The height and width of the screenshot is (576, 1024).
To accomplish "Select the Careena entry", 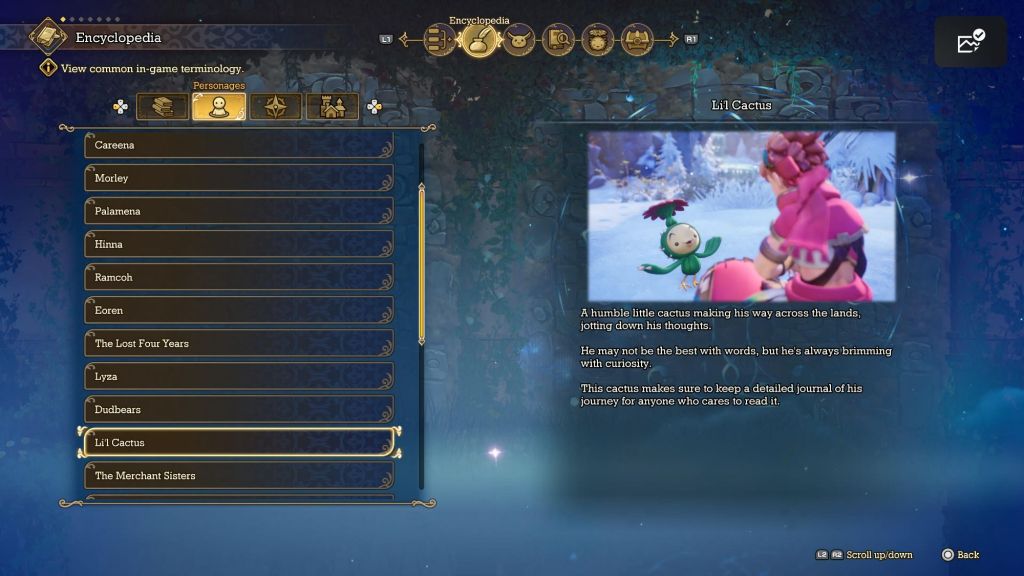I will pos(238,145).
